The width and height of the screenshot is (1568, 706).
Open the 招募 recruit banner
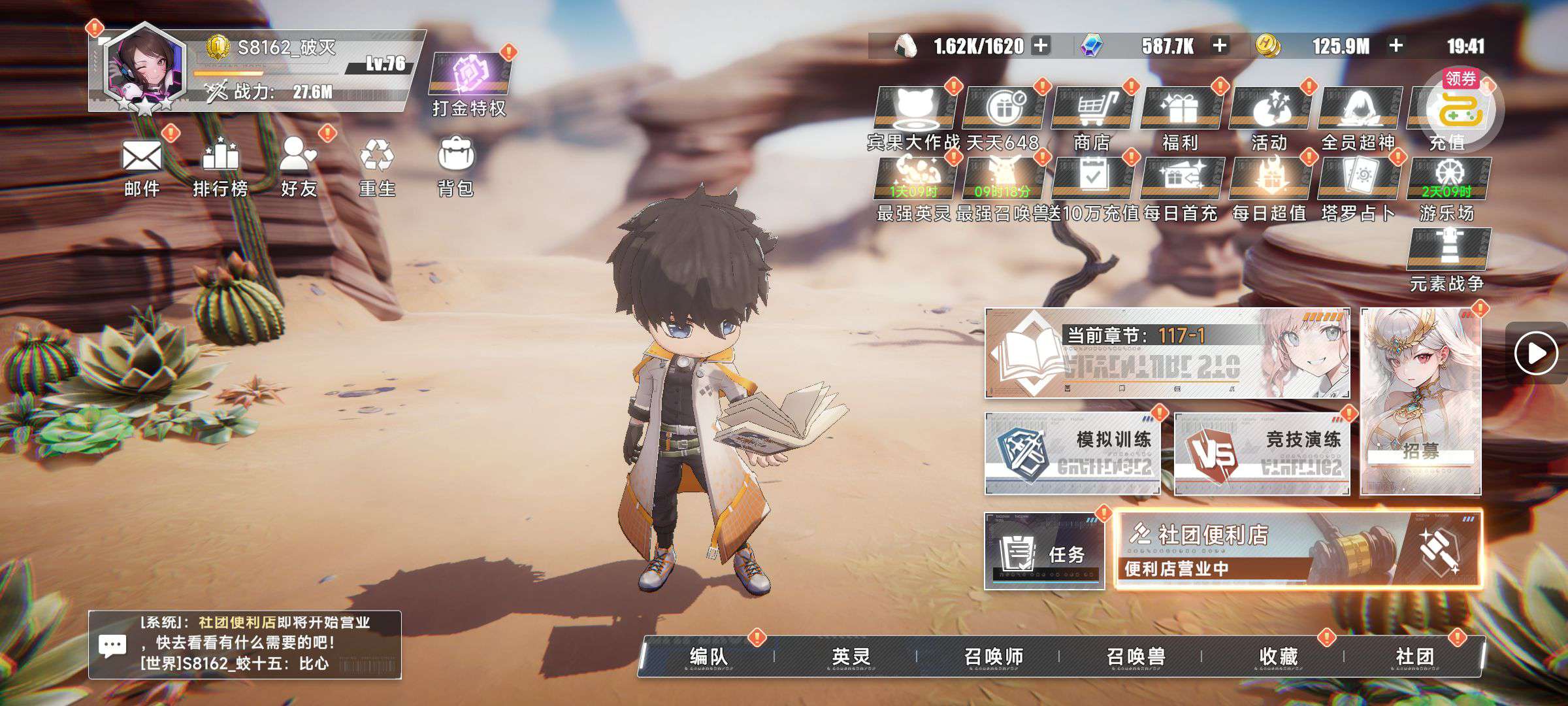[1420, 401]
